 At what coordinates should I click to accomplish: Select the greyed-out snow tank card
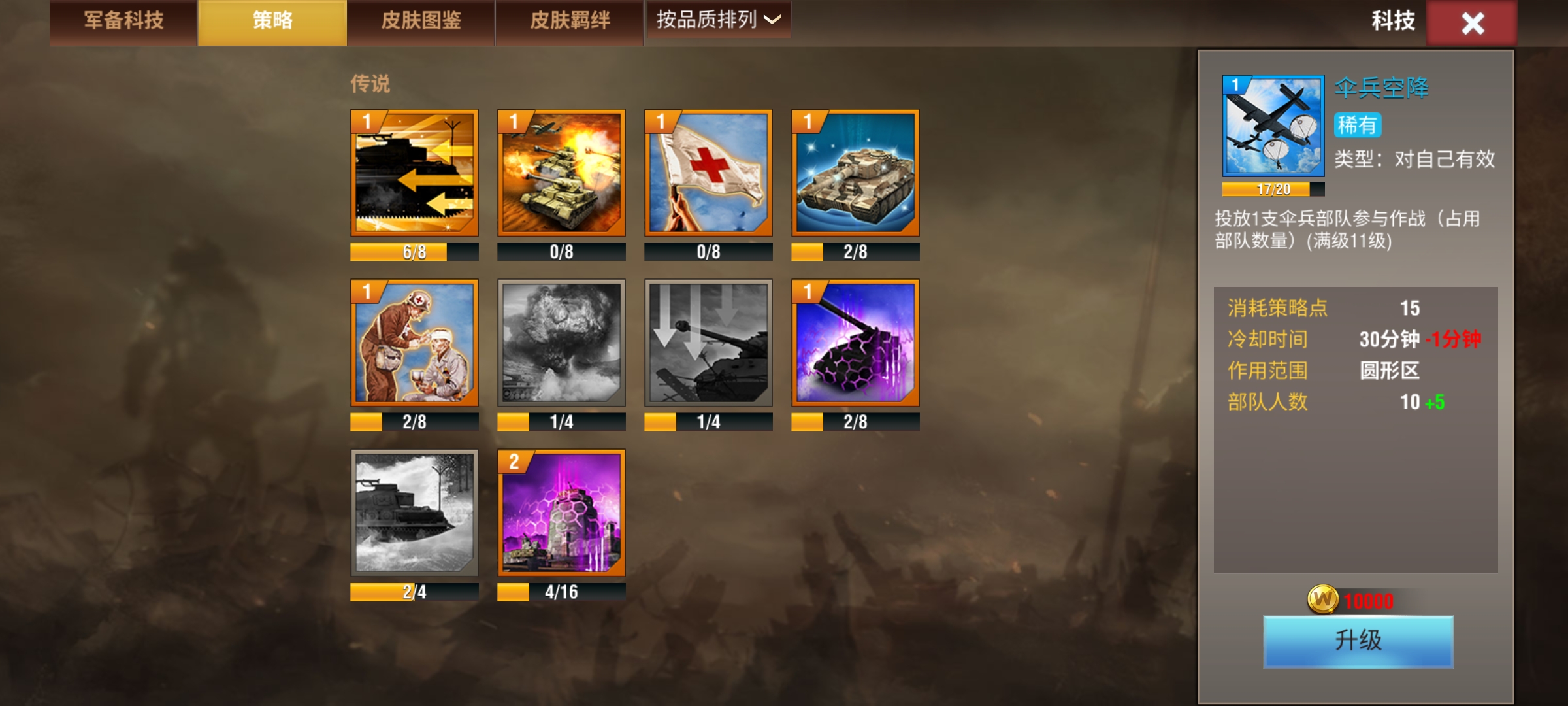pyautogui.click(x=414, y=513)
